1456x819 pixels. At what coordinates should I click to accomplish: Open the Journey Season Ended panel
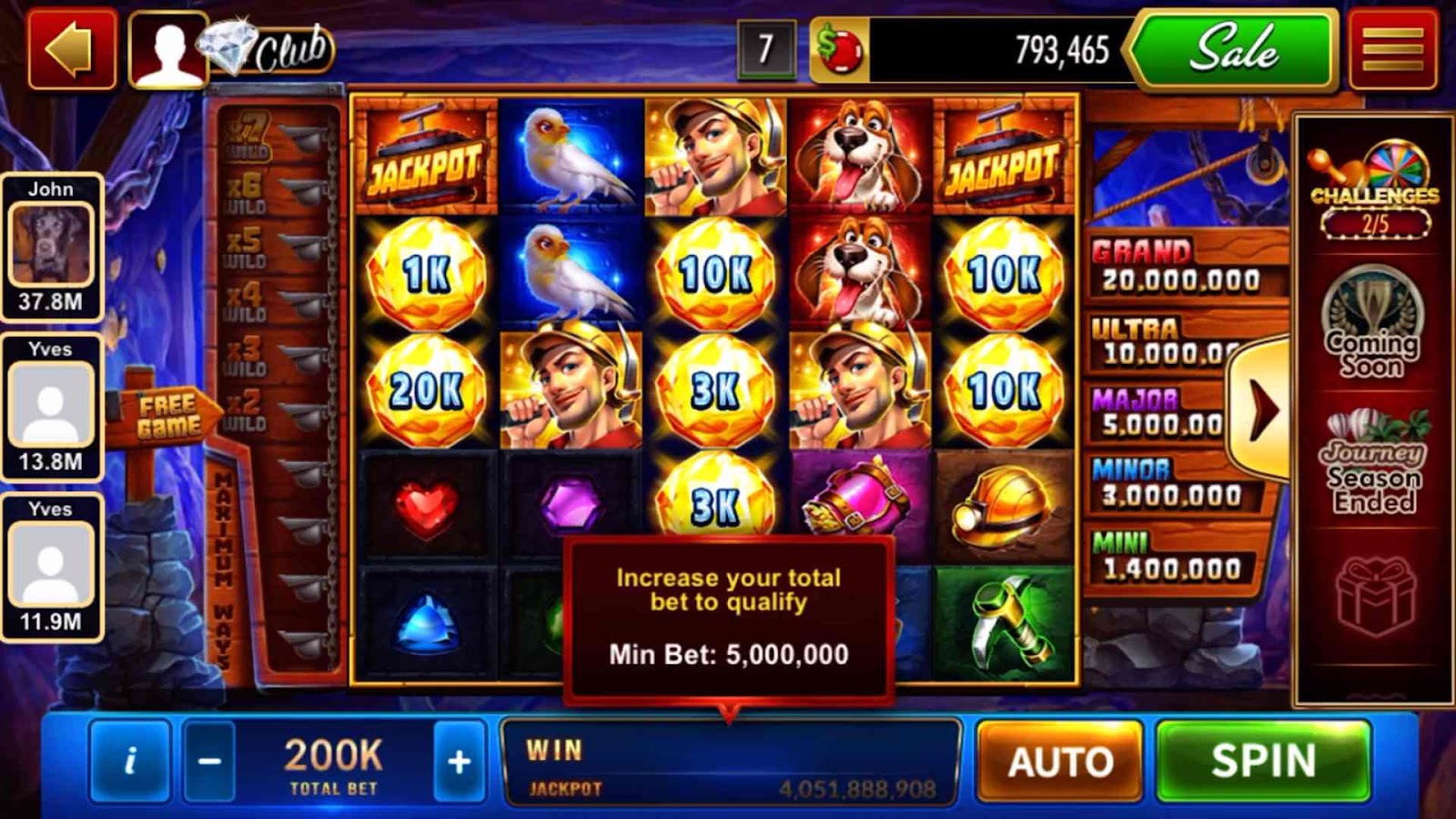[x=1374, y=464]
